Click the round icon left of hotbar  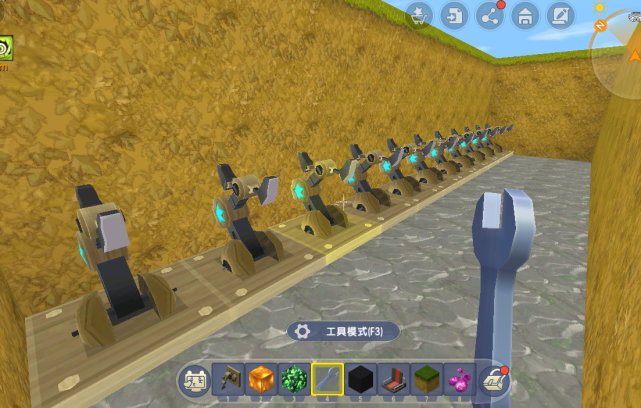coord(193,380)
